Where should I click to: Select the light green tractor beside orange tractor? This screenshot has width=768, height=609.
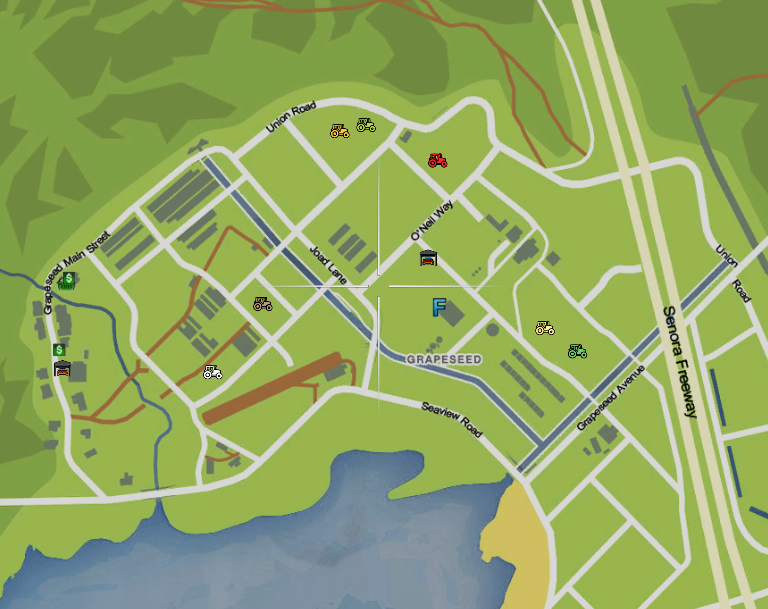coord(366,125)
